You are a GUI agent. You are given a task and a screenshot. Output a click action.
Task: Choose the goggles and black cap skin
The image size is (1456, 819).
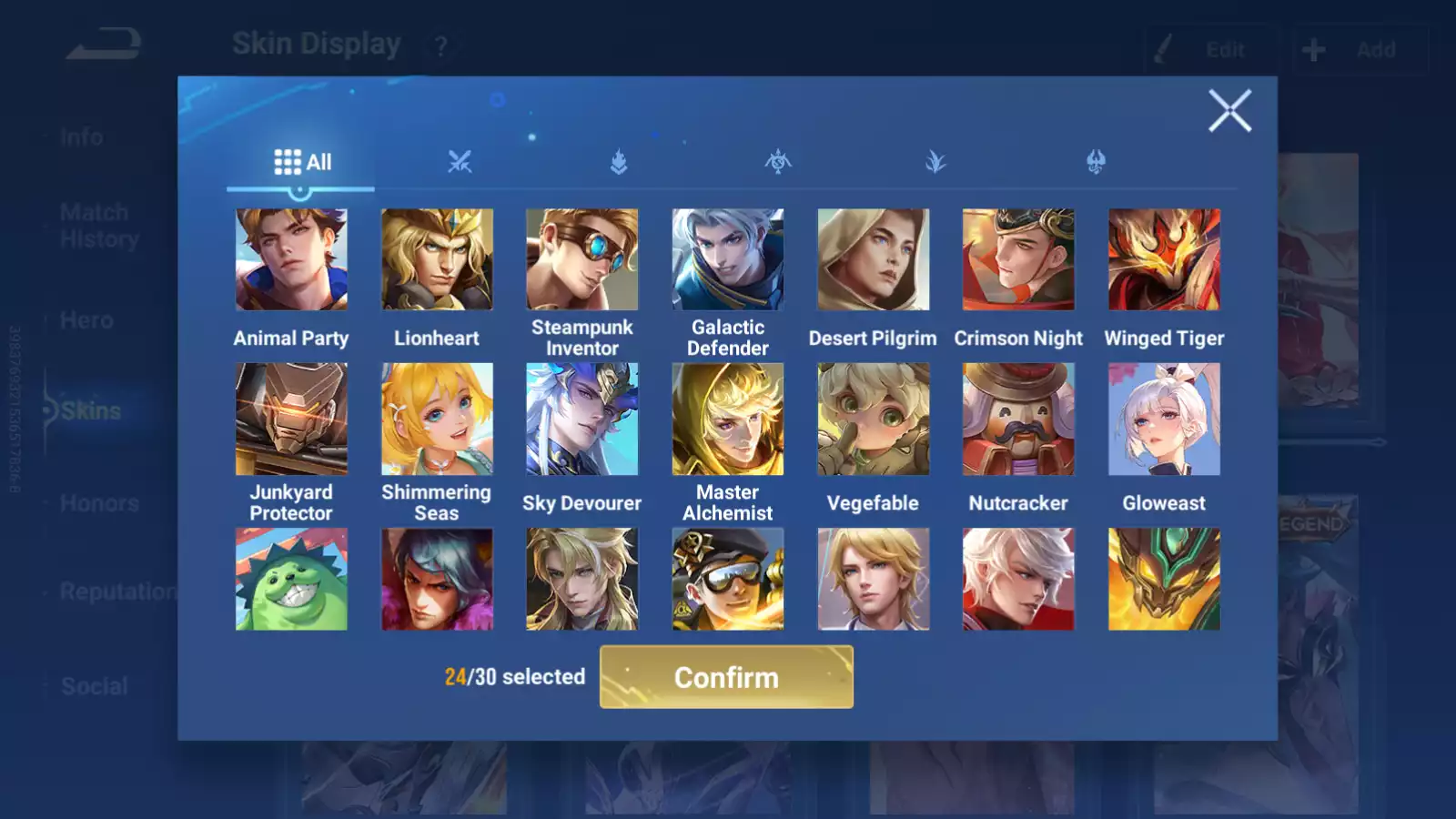click(727, 580)
